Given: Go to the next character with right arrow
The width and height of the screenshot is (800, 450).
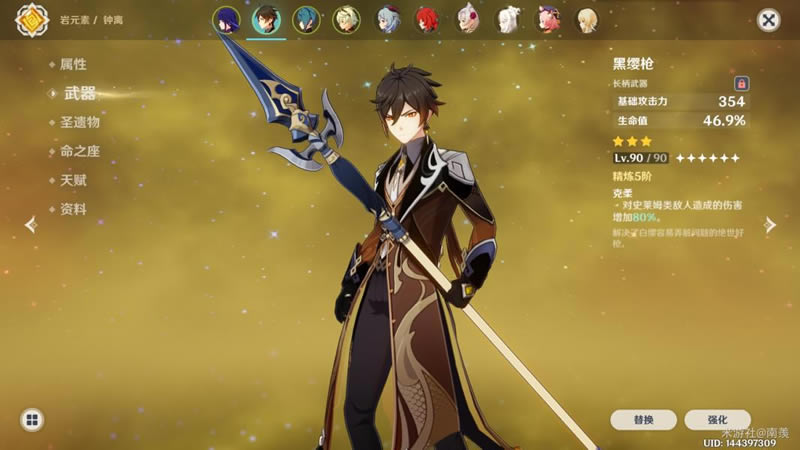Looking at the screenshot, I should click(x=770, y=224).
